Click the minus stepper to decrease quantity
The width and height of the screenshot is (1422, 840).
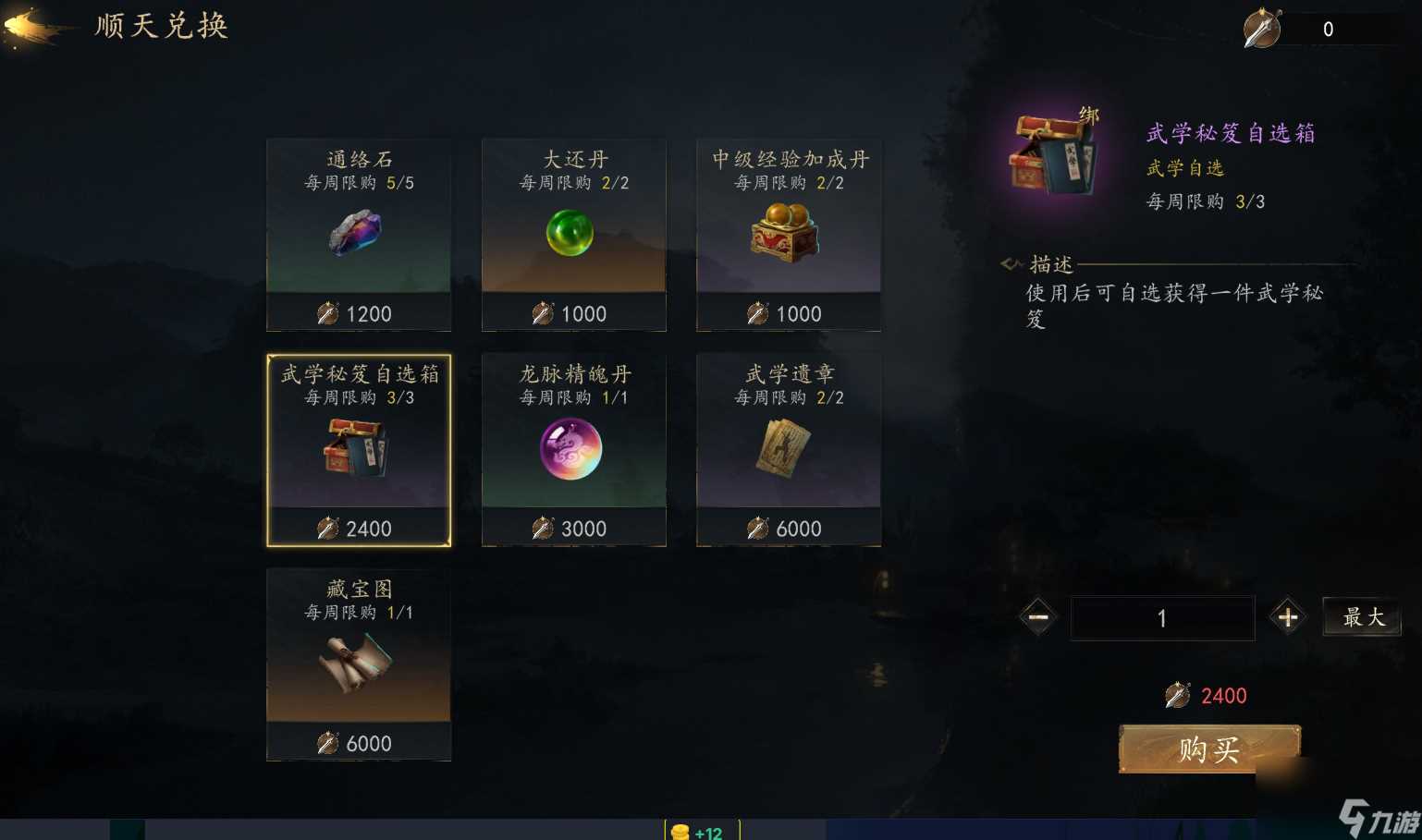tap(1037, 617)
